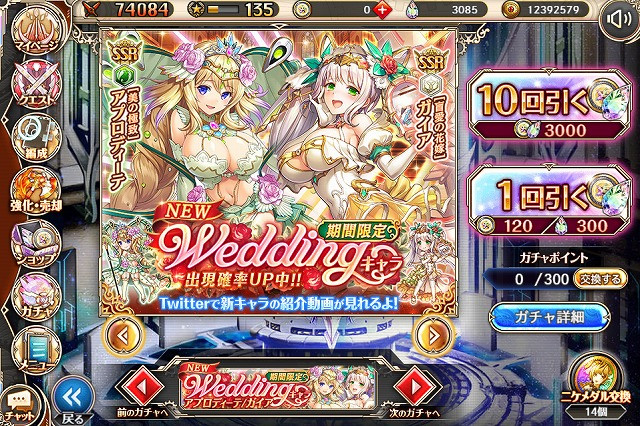
Task: Toggle the sound speaker icon
Action: point(615,20)
